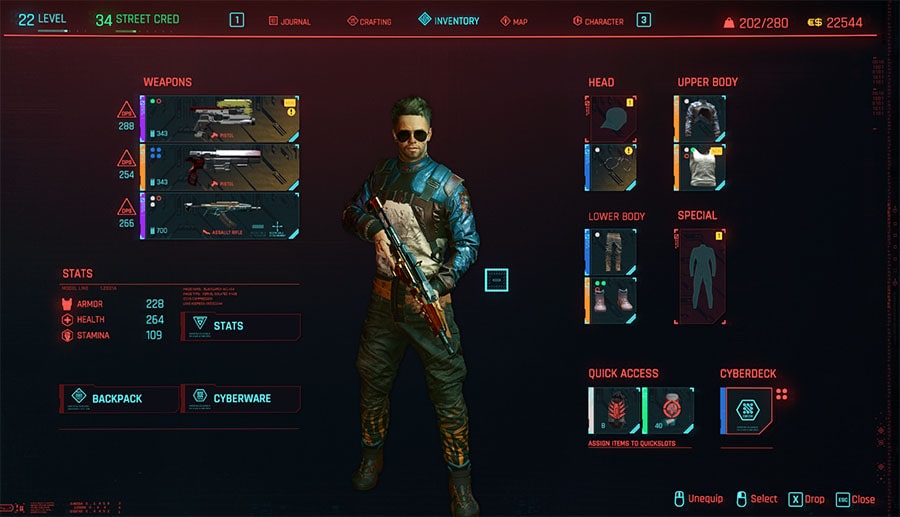Viewport: 900px width, 517px height.
Task: Choose the jacket in upper body
Action: point(701,118)
